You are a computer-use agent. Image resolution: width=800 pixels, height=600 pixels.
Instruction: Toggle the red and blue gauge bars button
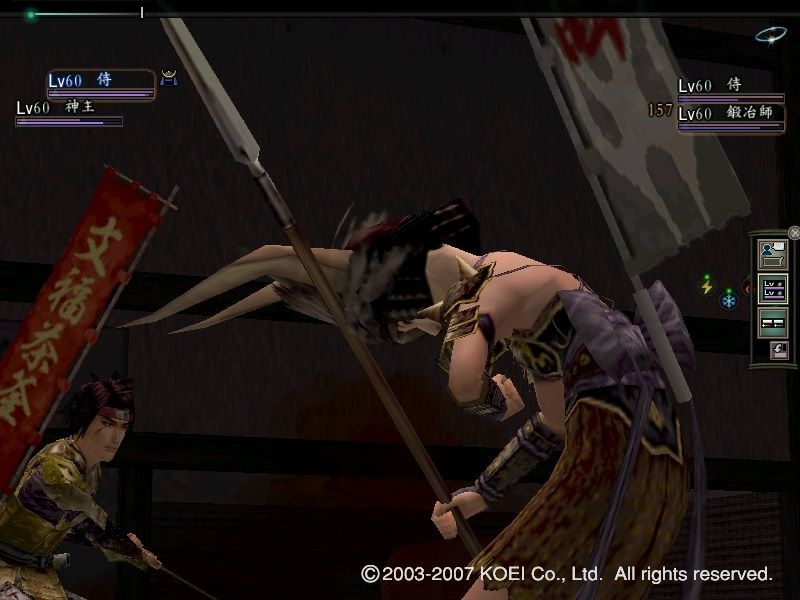774,323
